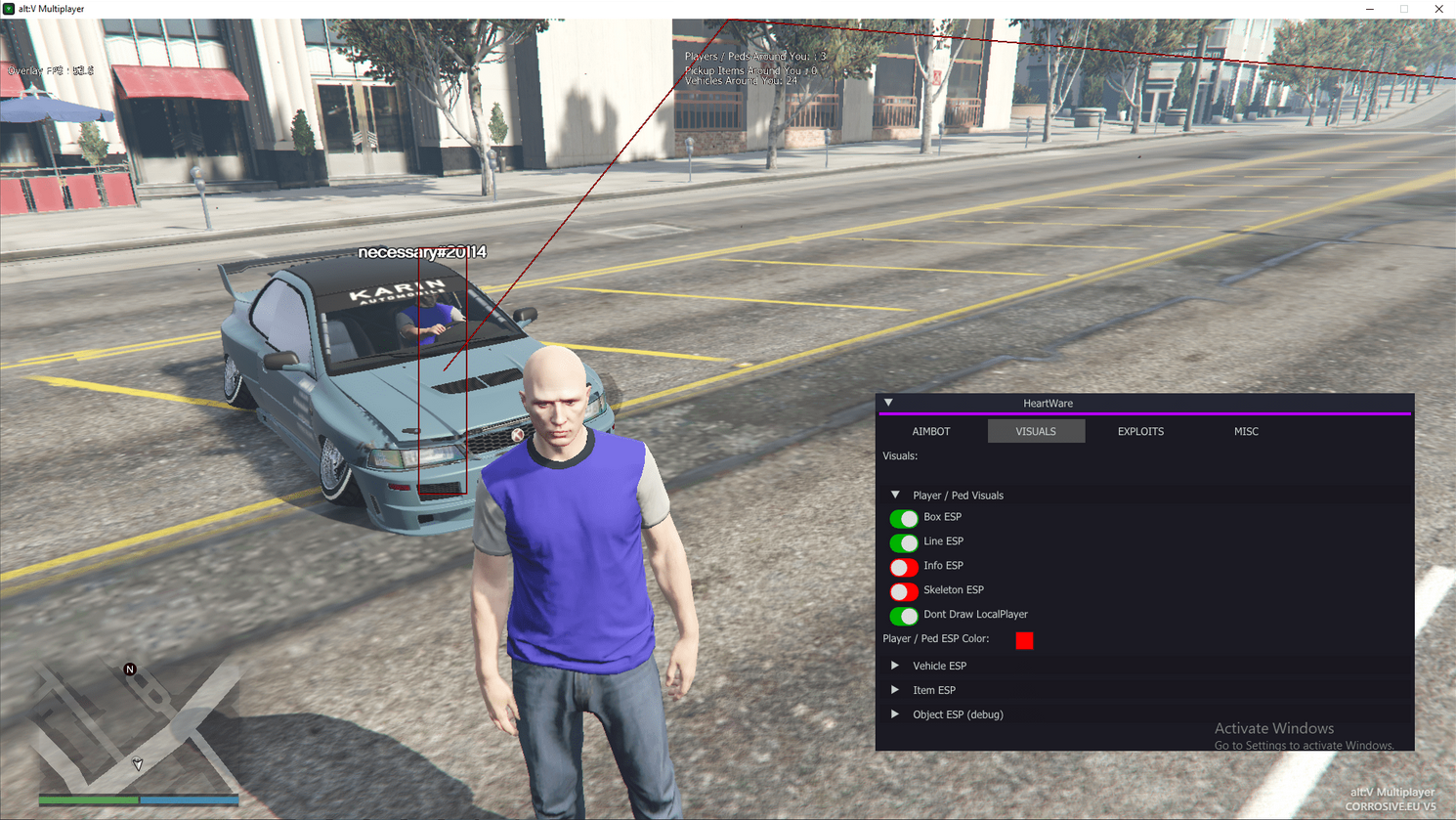This screenshot has width=1456, height=820.
Task: Turn off Line ESP
Action: coord(904,542)
